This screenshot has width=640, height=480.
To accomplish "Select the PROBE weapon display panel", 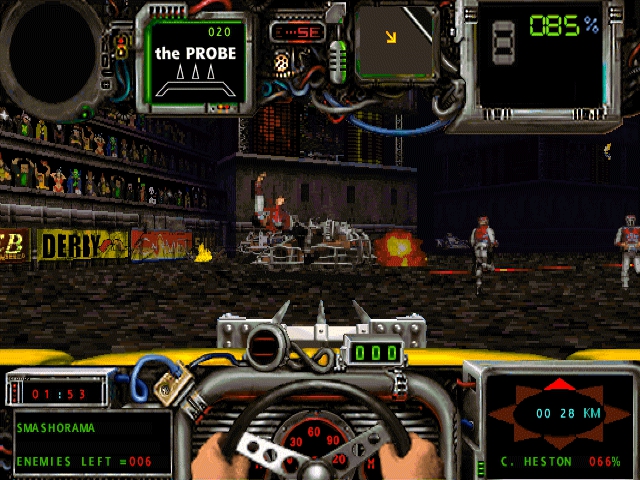I will tap(196, 62).
